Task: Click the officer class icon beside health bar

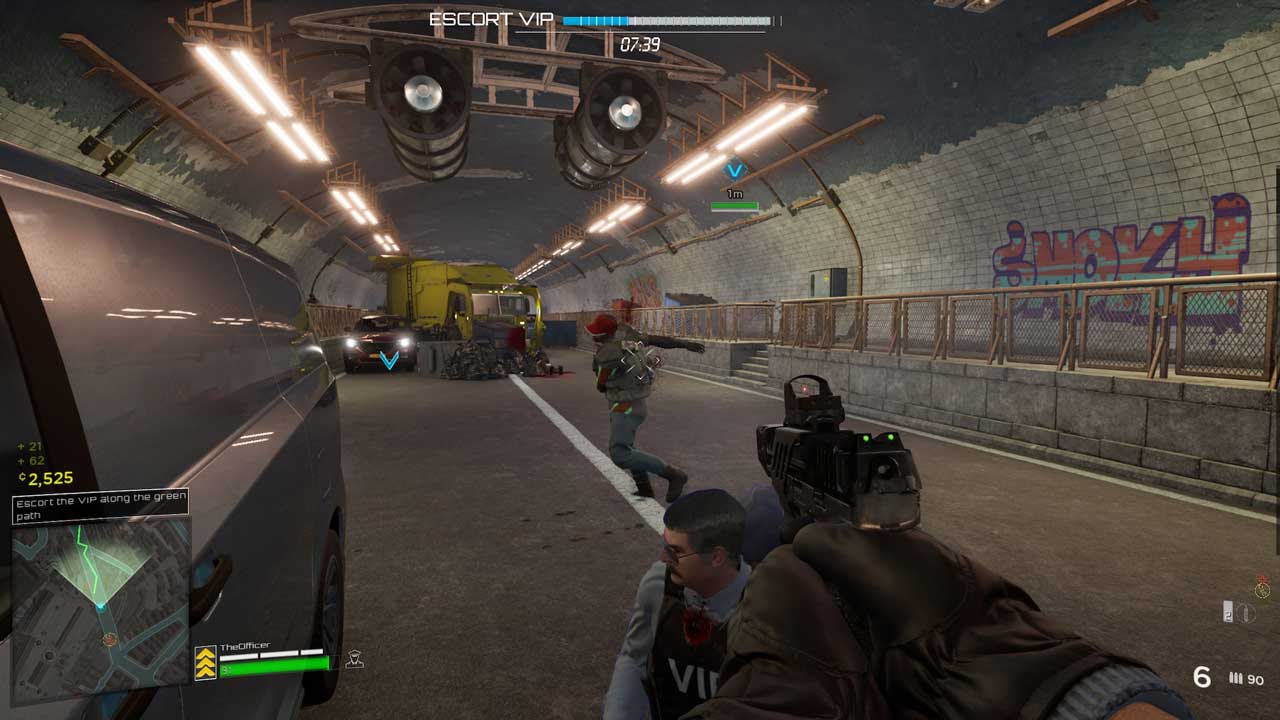Action: pyautogui.click(x=353, y=659)
